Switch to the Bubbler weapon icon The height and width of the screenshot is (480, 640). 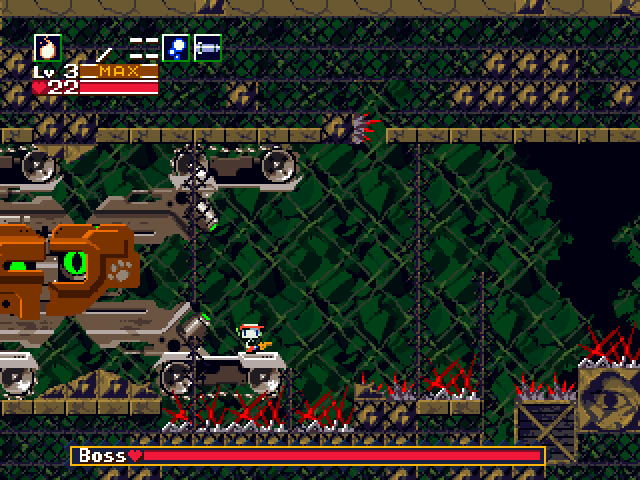click(176, 47)
